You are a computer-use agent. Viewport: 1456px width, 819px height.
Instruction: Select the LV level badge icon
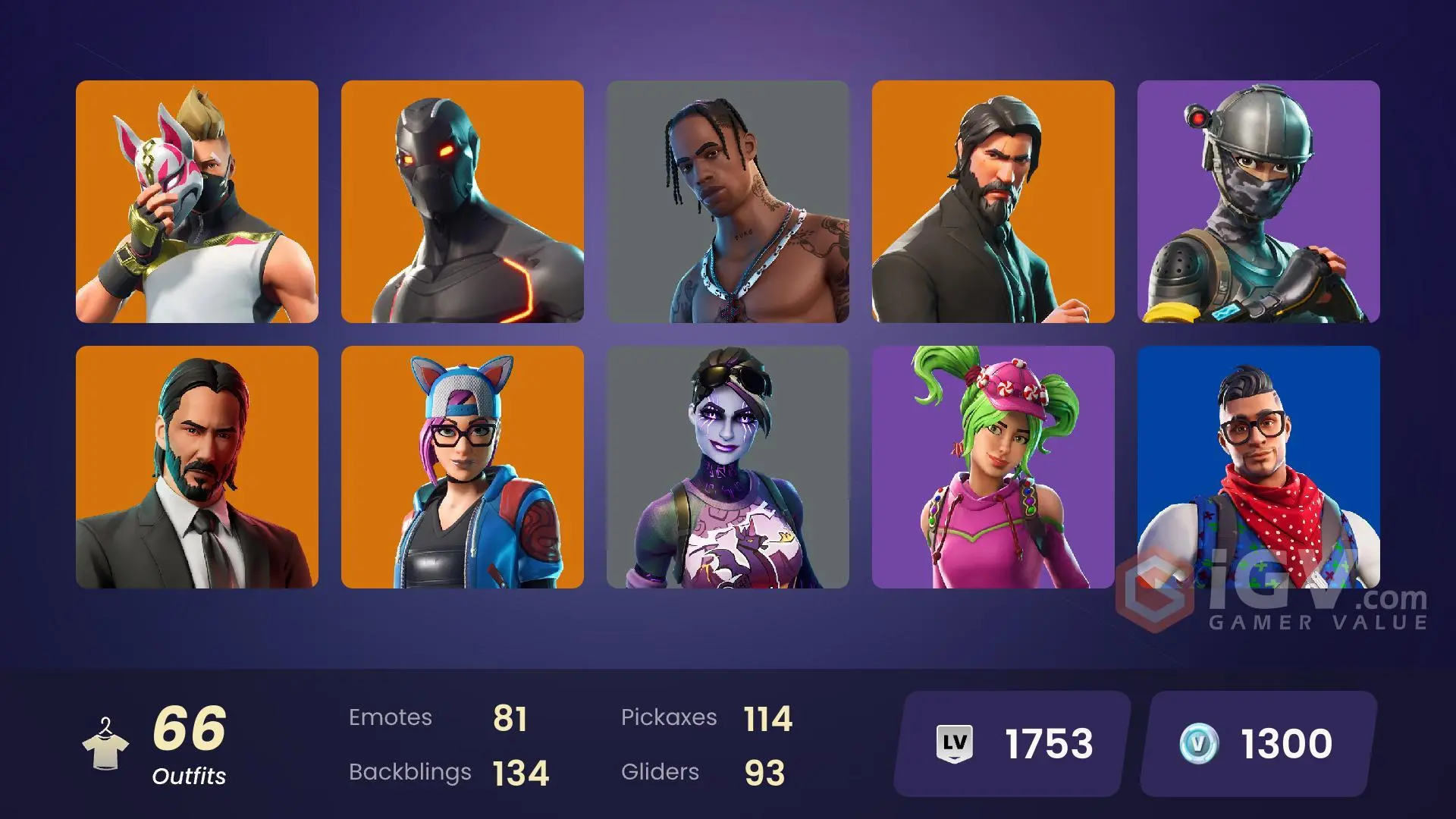(955, 744)
